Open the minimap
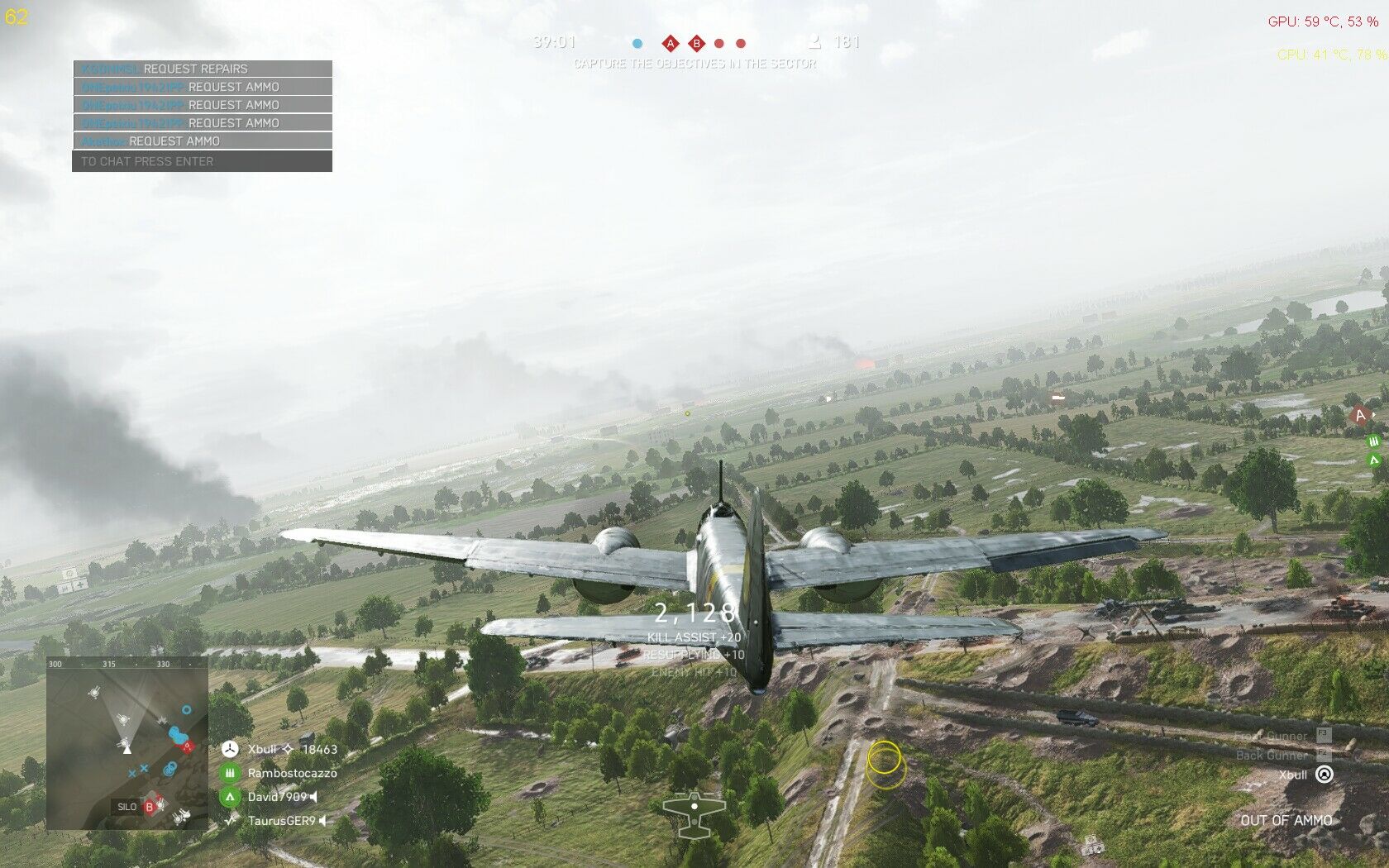This screenshot has width=1389, height=868. [127, 744]
